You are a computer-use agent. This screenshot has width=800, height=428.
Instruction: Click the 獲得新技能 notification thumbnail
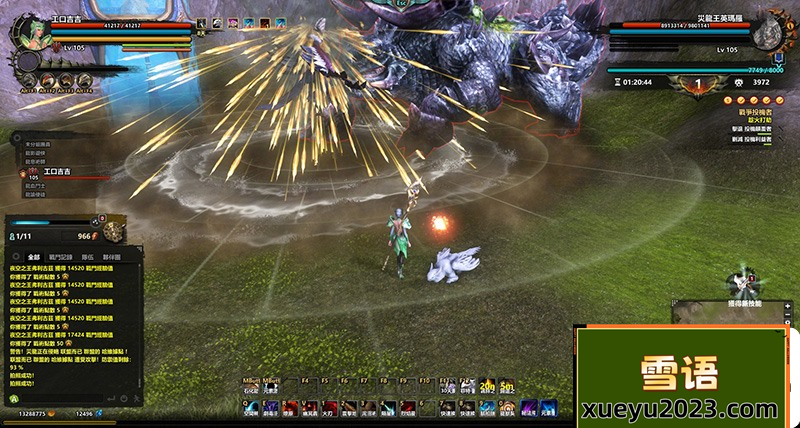743,283
